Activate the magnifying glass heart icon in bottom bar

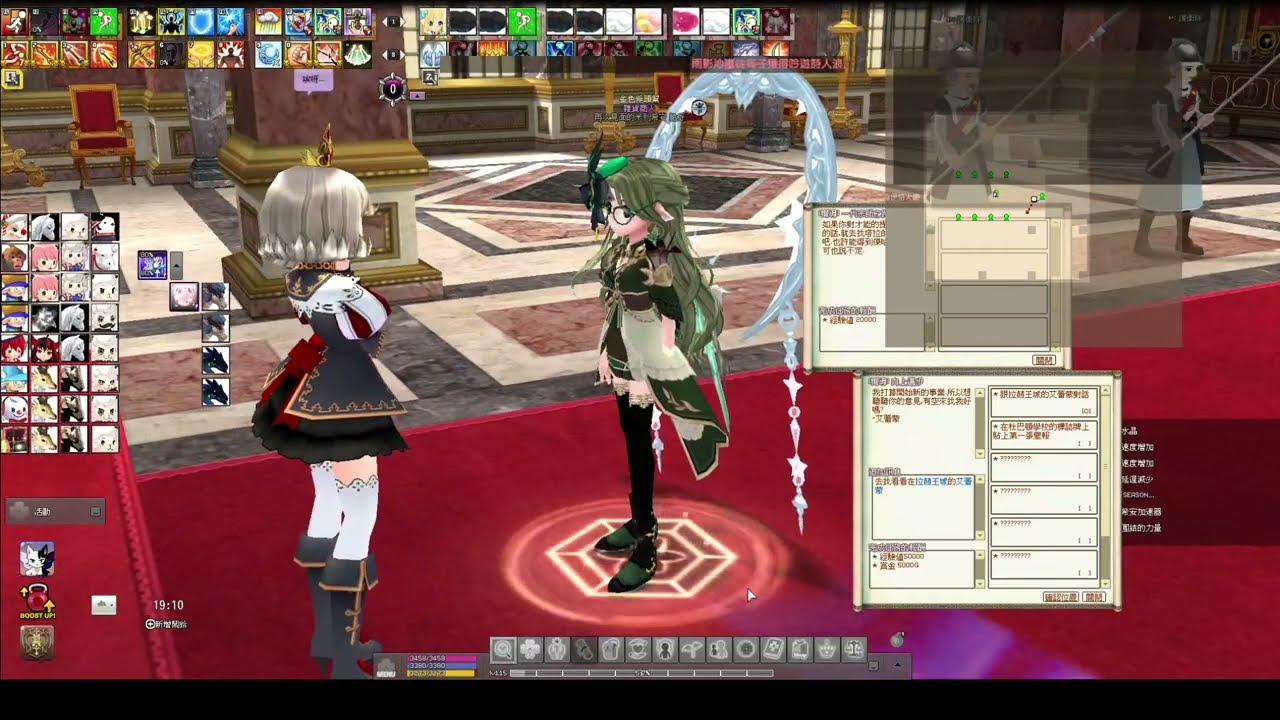(503, 650)
